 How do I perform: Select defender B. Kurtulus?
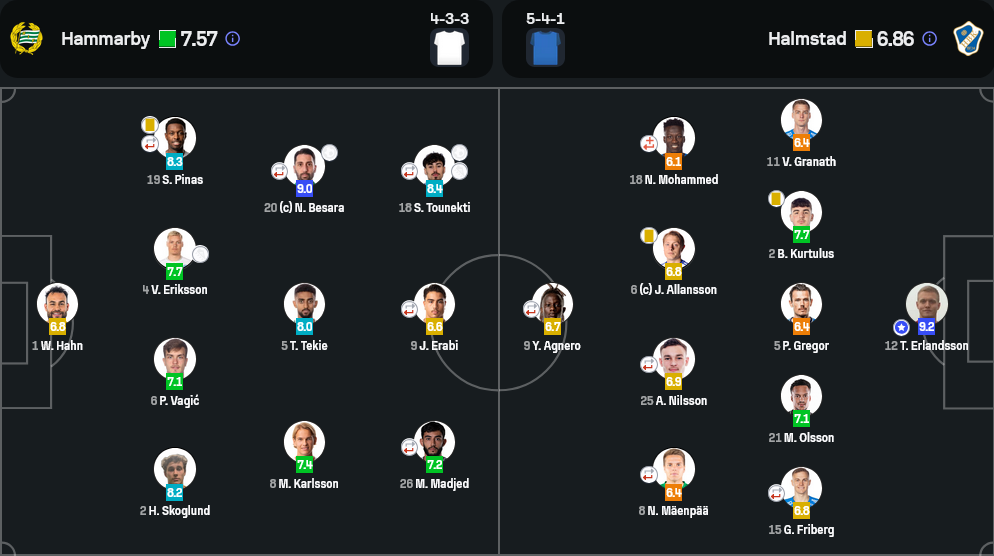point(801,212)
